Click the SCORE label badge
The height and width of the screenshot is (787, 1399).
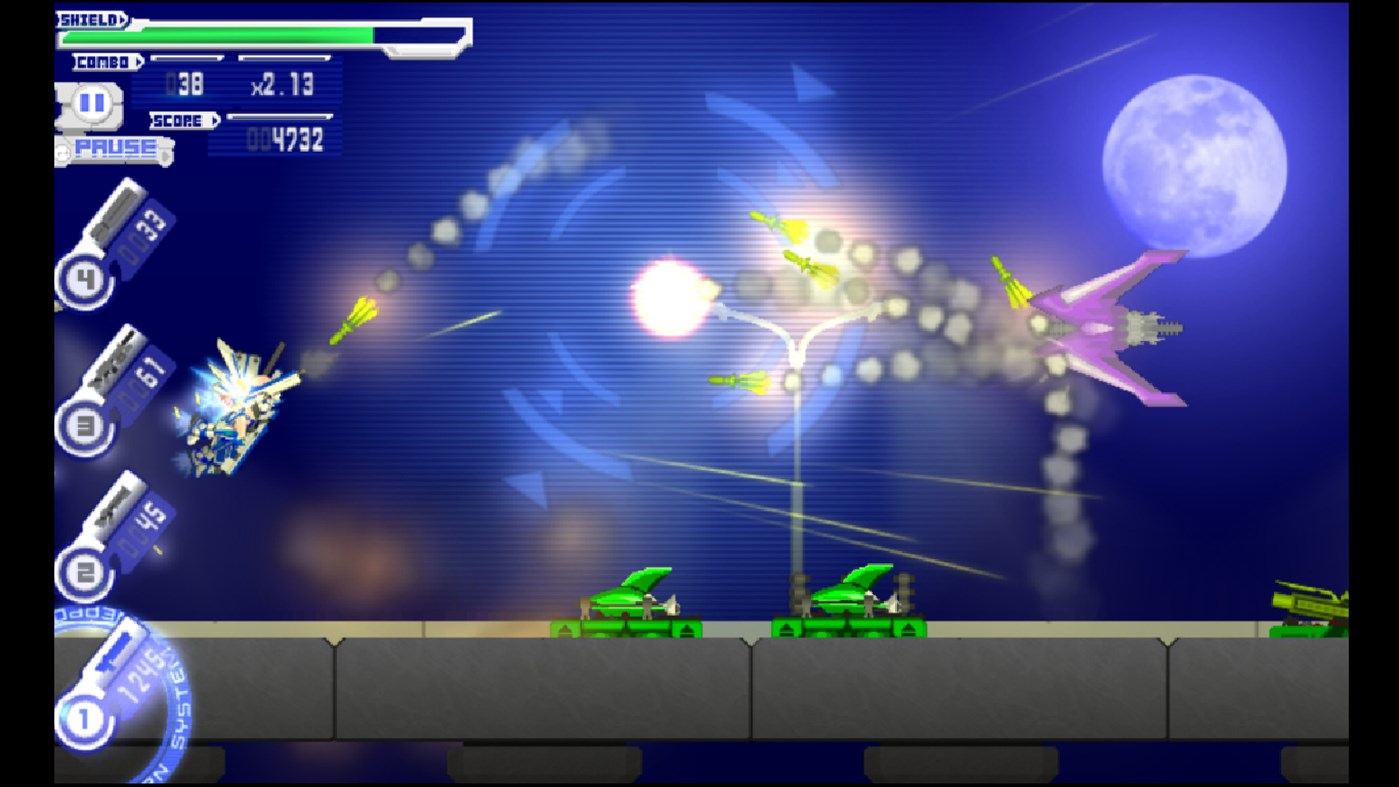(178, 119)
